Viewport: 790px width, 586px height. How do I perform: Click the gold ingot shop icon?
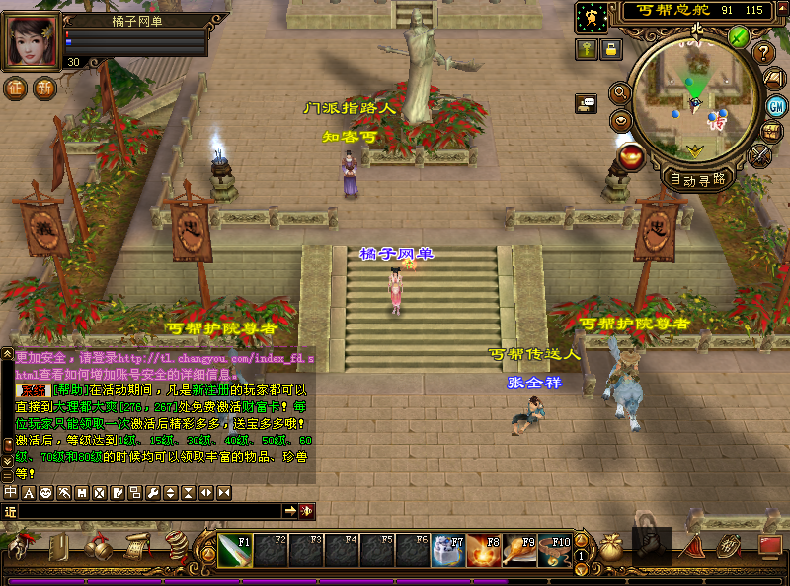pos(632,155)
